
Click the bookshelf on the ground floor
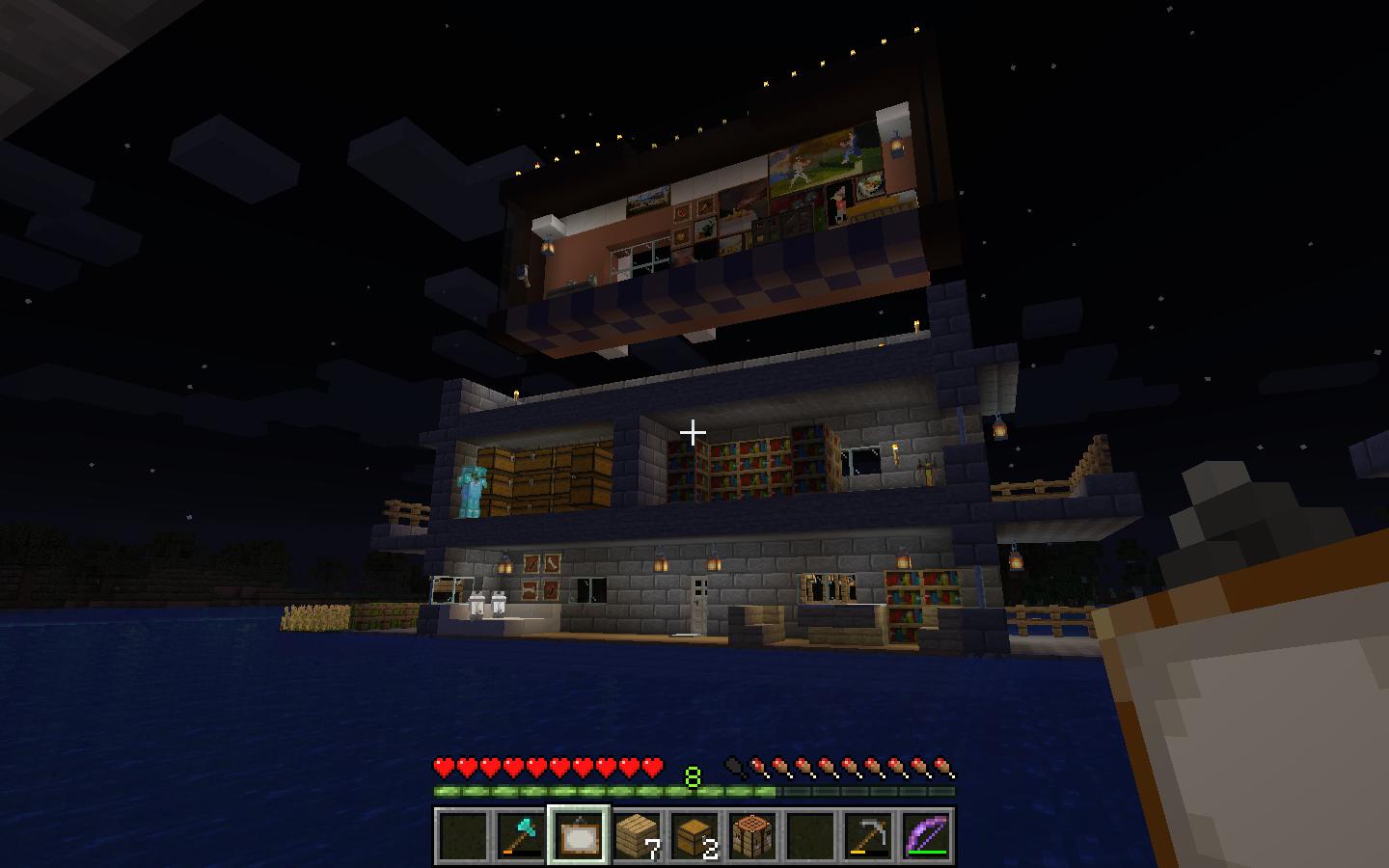coord(912,593)
